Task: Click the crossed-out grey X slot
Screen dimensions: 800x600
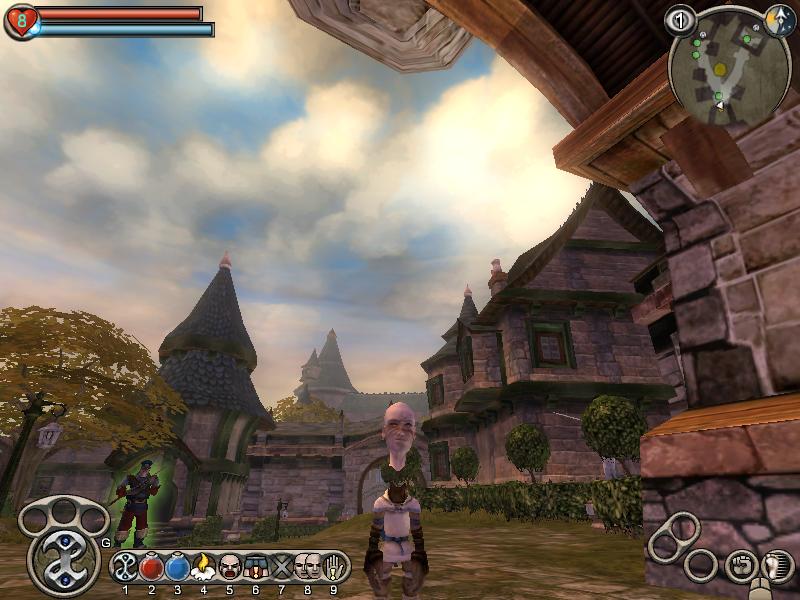Action: (281, 567)
